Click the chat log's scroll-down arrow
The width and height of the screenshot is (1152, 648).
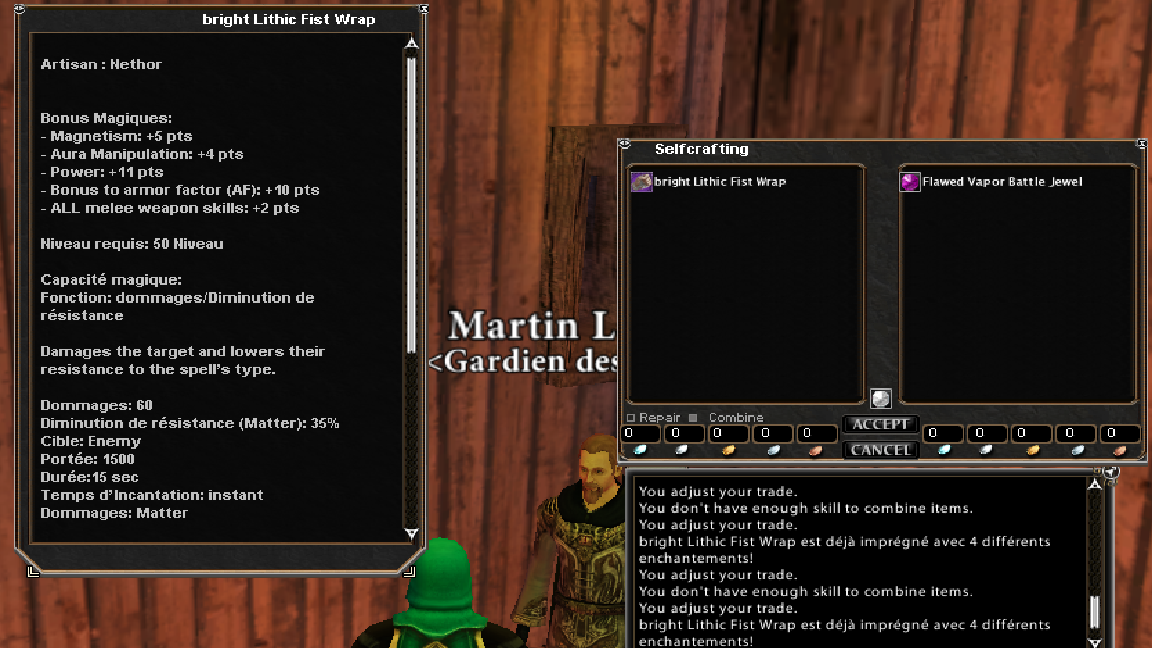(x=1095, y=643)
